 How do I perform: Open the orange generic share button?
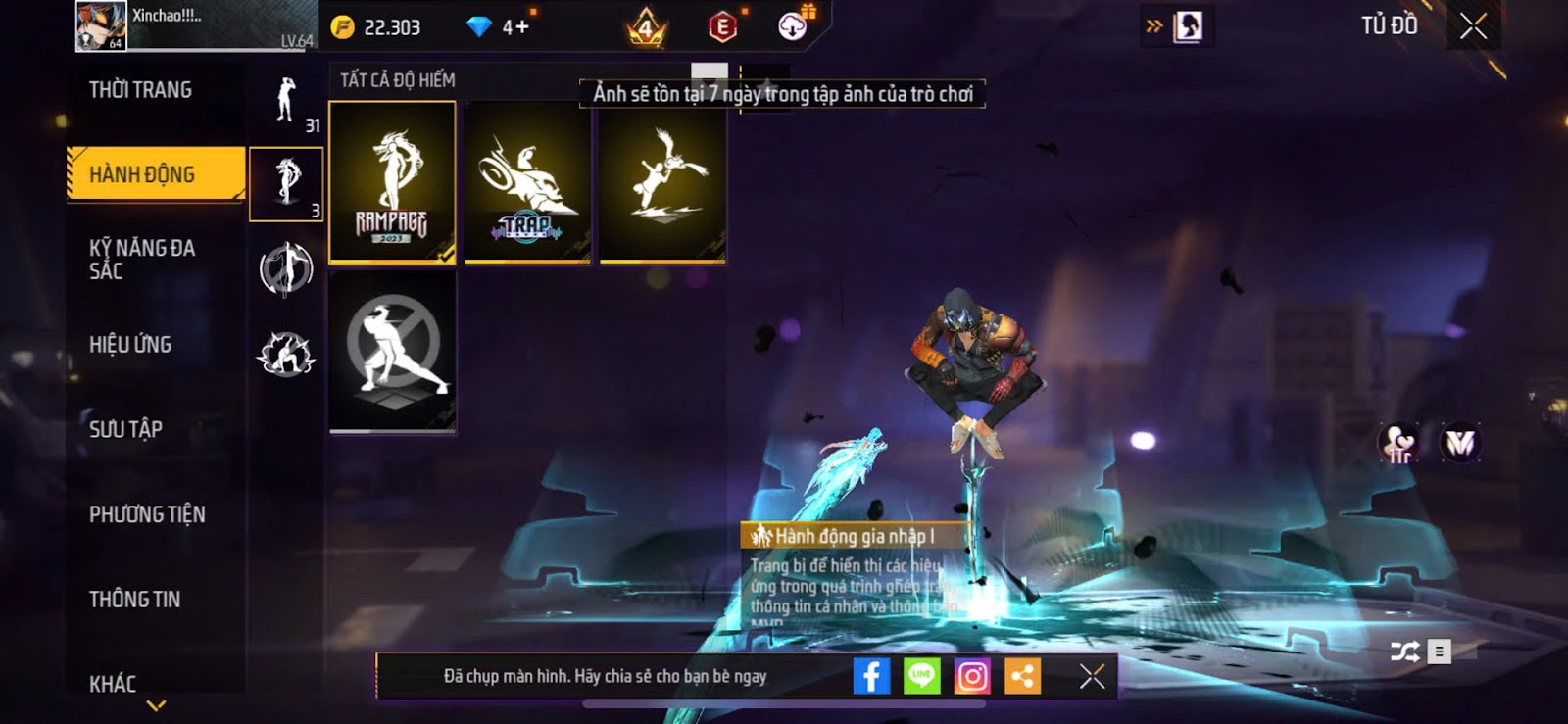click(x=1022, y=676)
